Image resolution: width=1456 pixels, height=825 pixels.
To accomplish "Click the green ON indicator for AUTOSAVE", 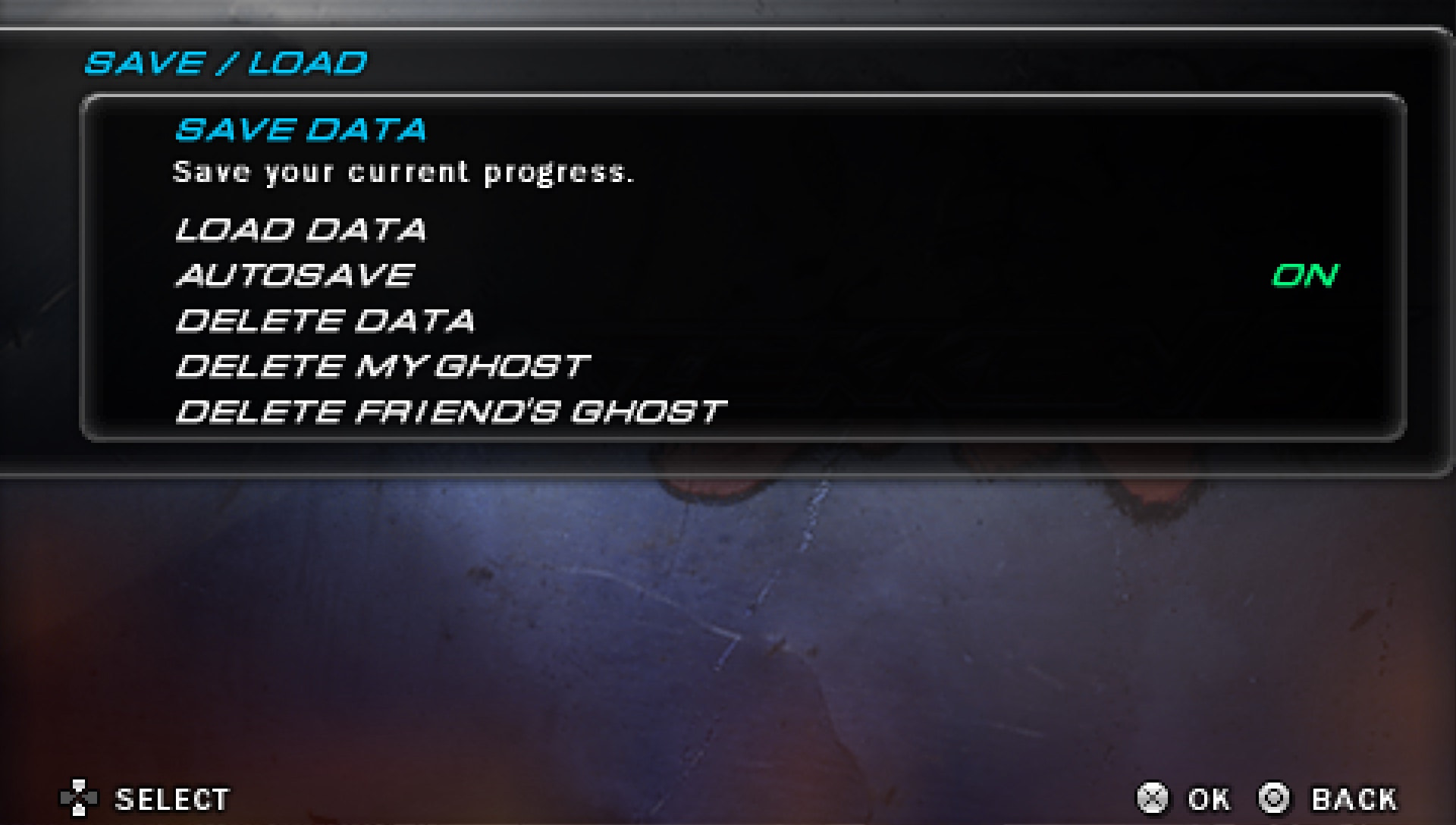I will [x=1306, y=277].
